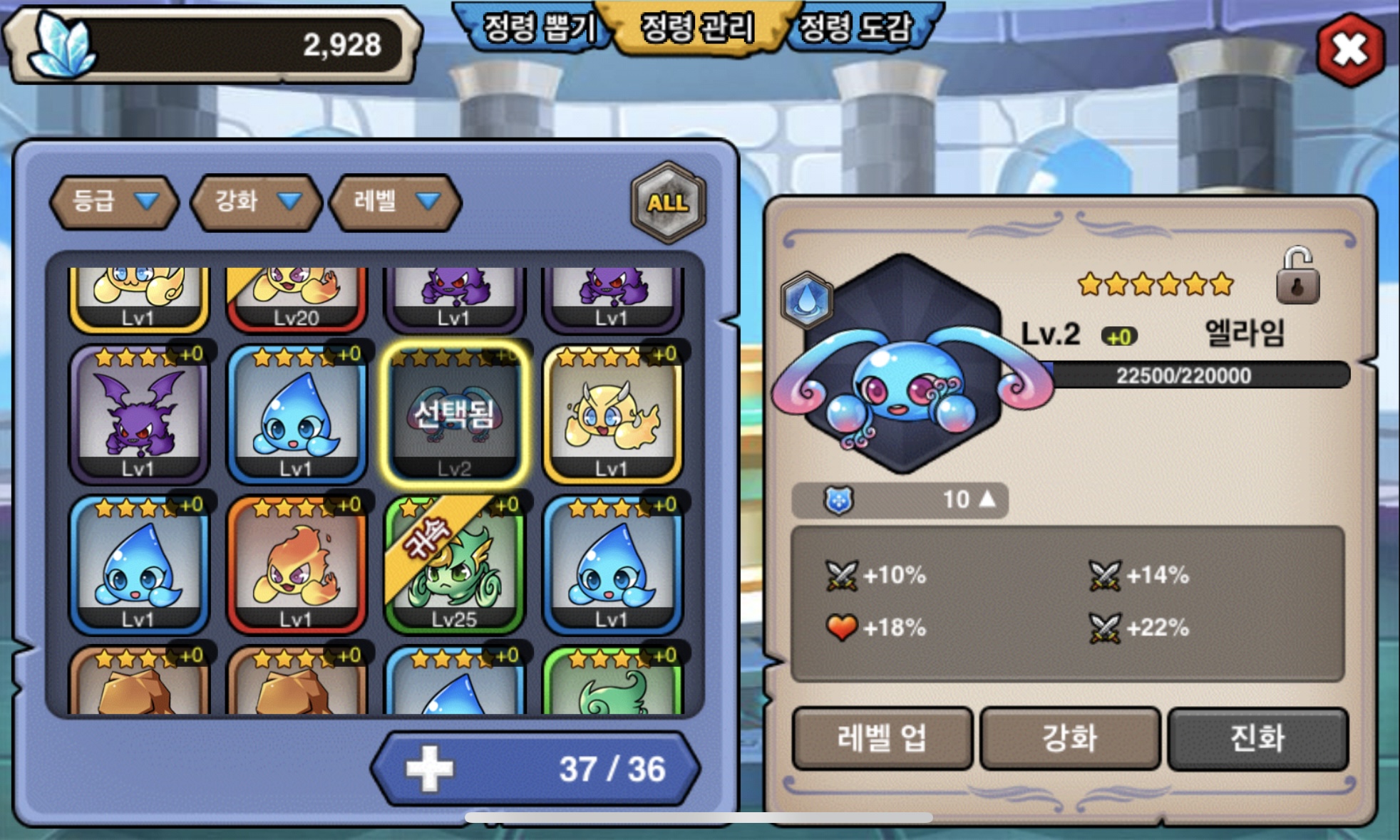
Task: Expand spirit storage with the plus button
Action: point(429,769)
